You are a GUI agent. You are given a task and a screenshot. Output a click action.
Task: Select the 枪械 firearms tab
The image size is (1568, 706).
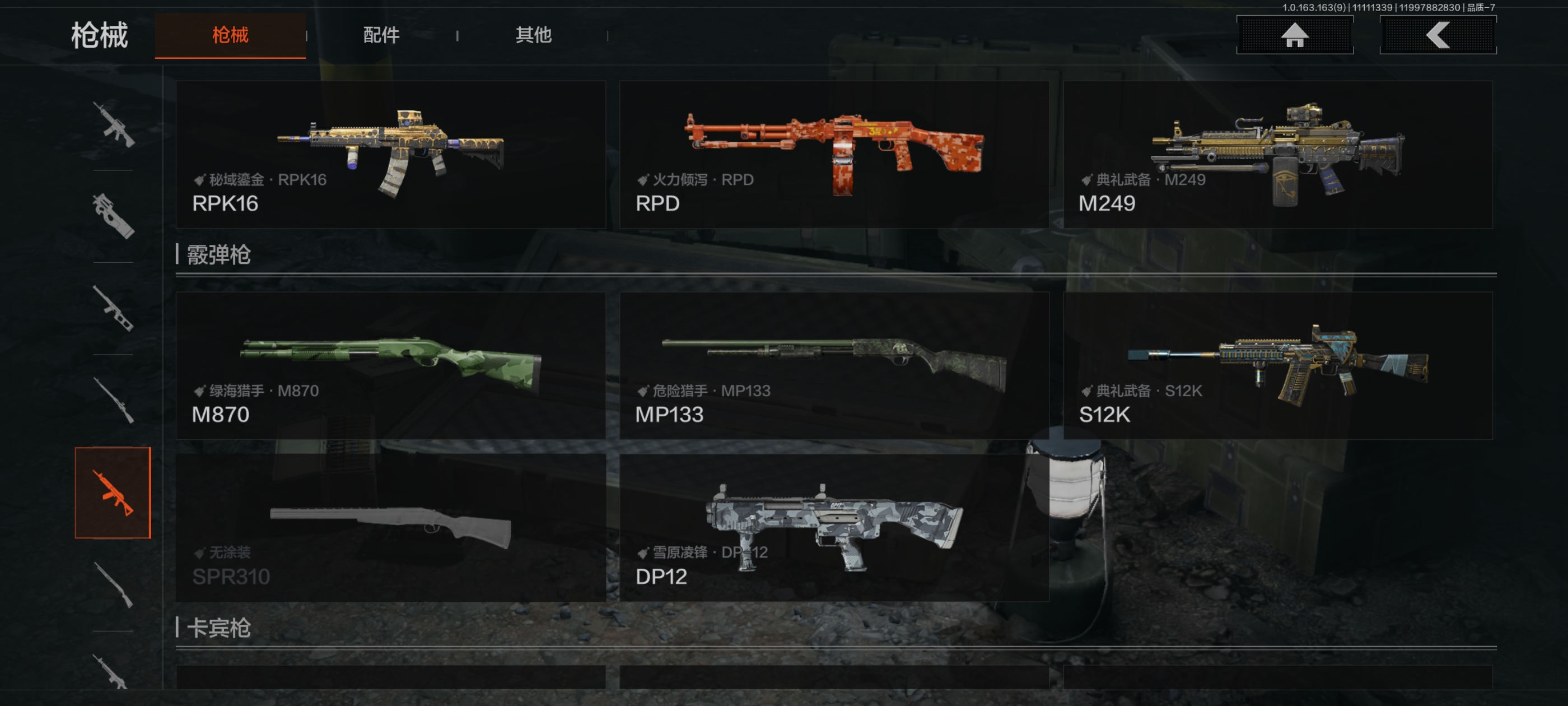[x=230, y=35]
